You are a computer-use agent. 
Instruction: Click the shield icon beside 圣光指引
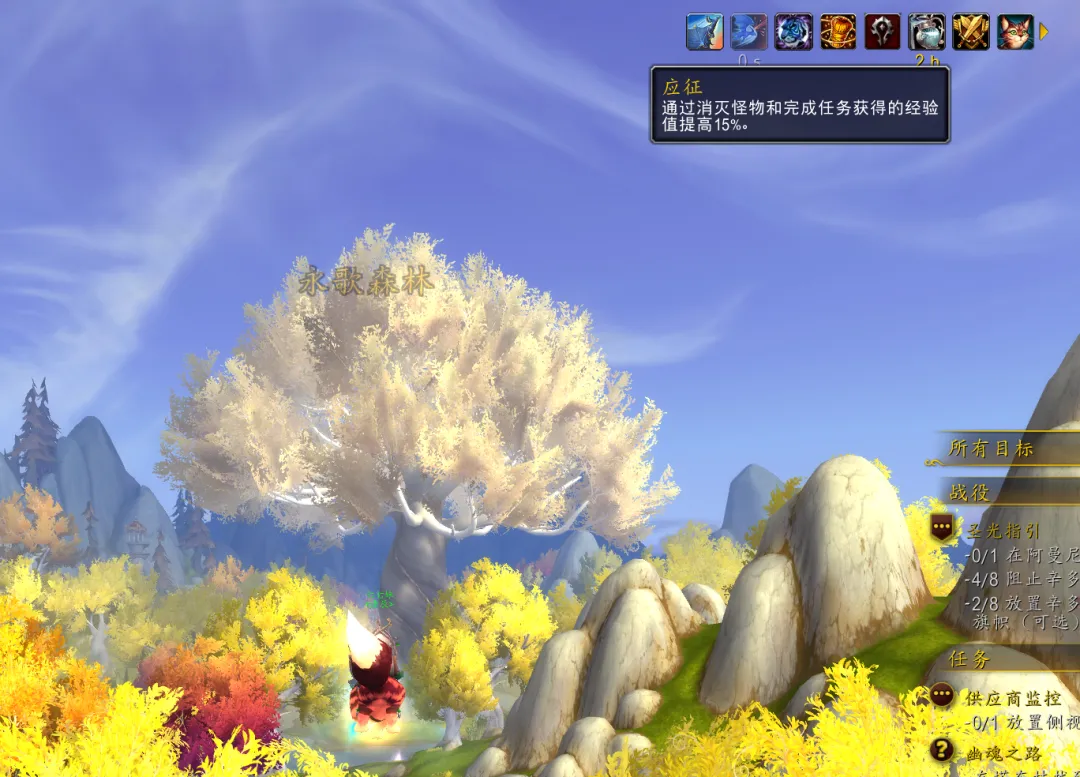coord(941,527)
